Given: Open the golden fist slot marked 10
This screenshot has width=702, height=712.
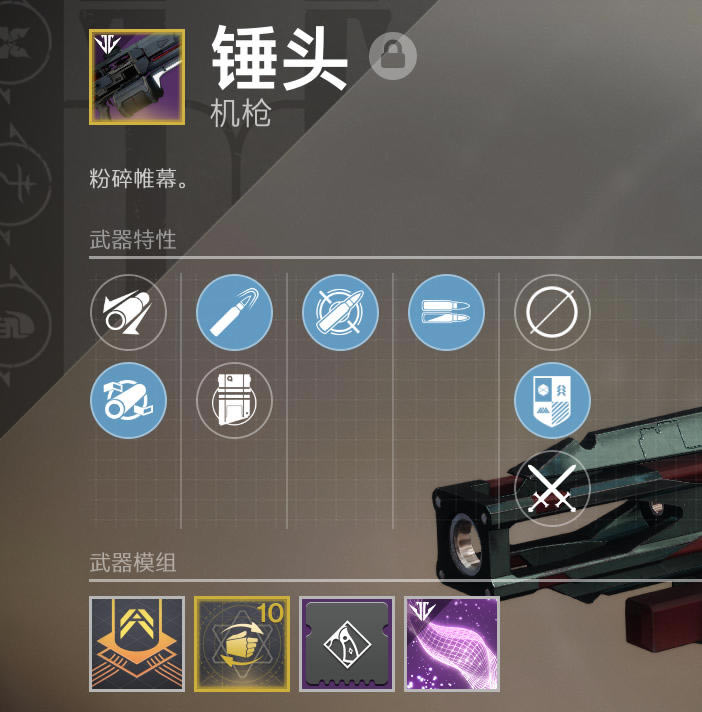Looking at the screenshot, I should tap(242, 644).
